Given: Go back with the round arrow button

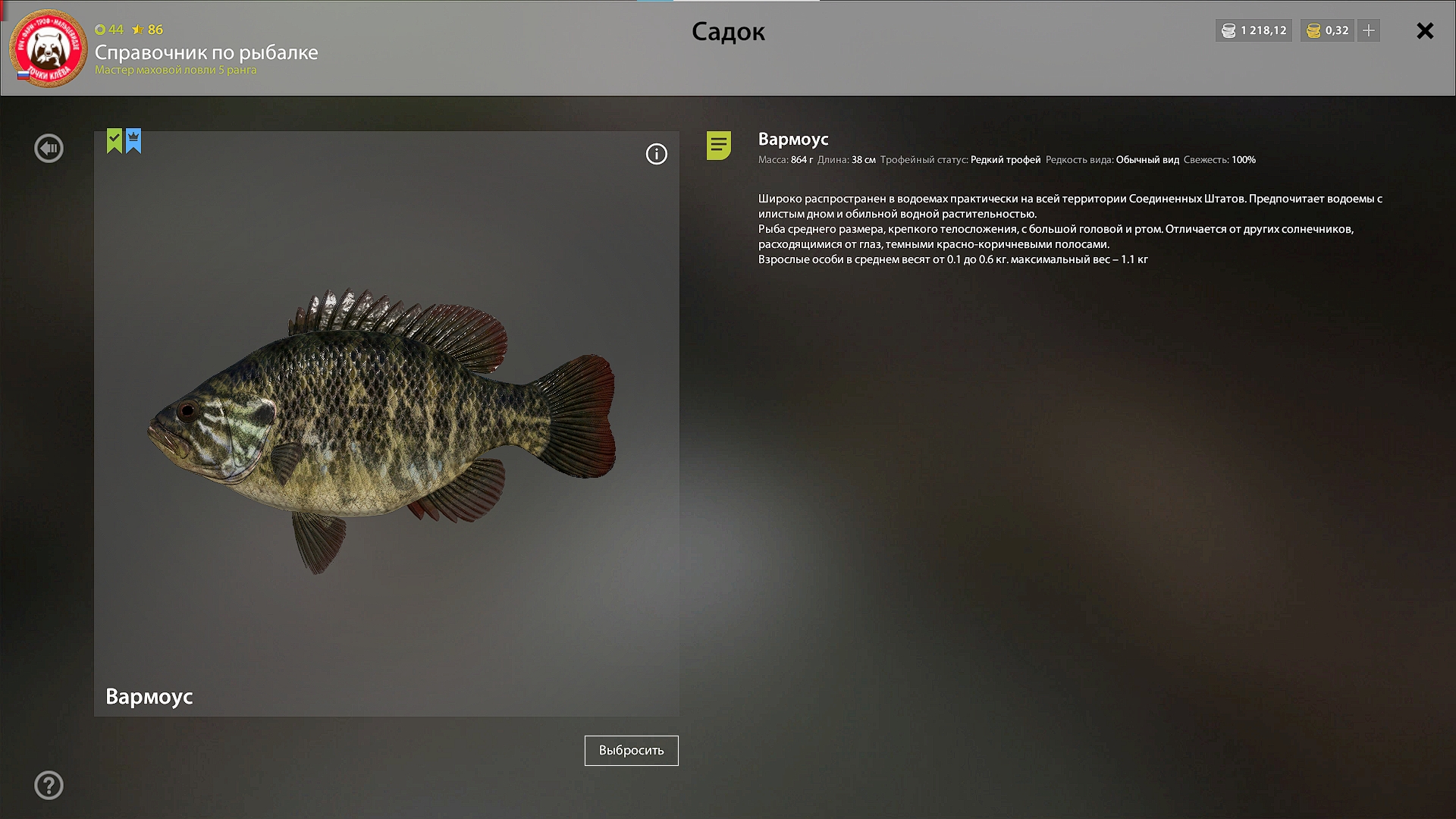Looking at the screenshot, I should [49, 148].
